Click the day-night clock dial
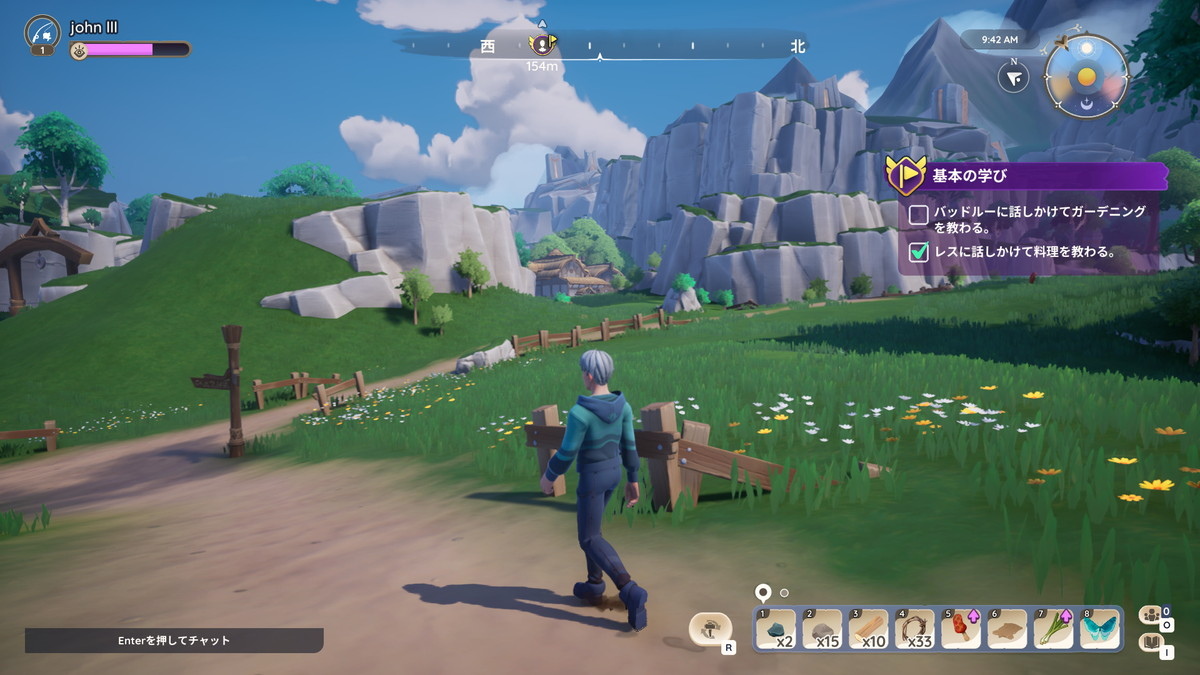The image size is (1200, 675). pos(1086,77)
